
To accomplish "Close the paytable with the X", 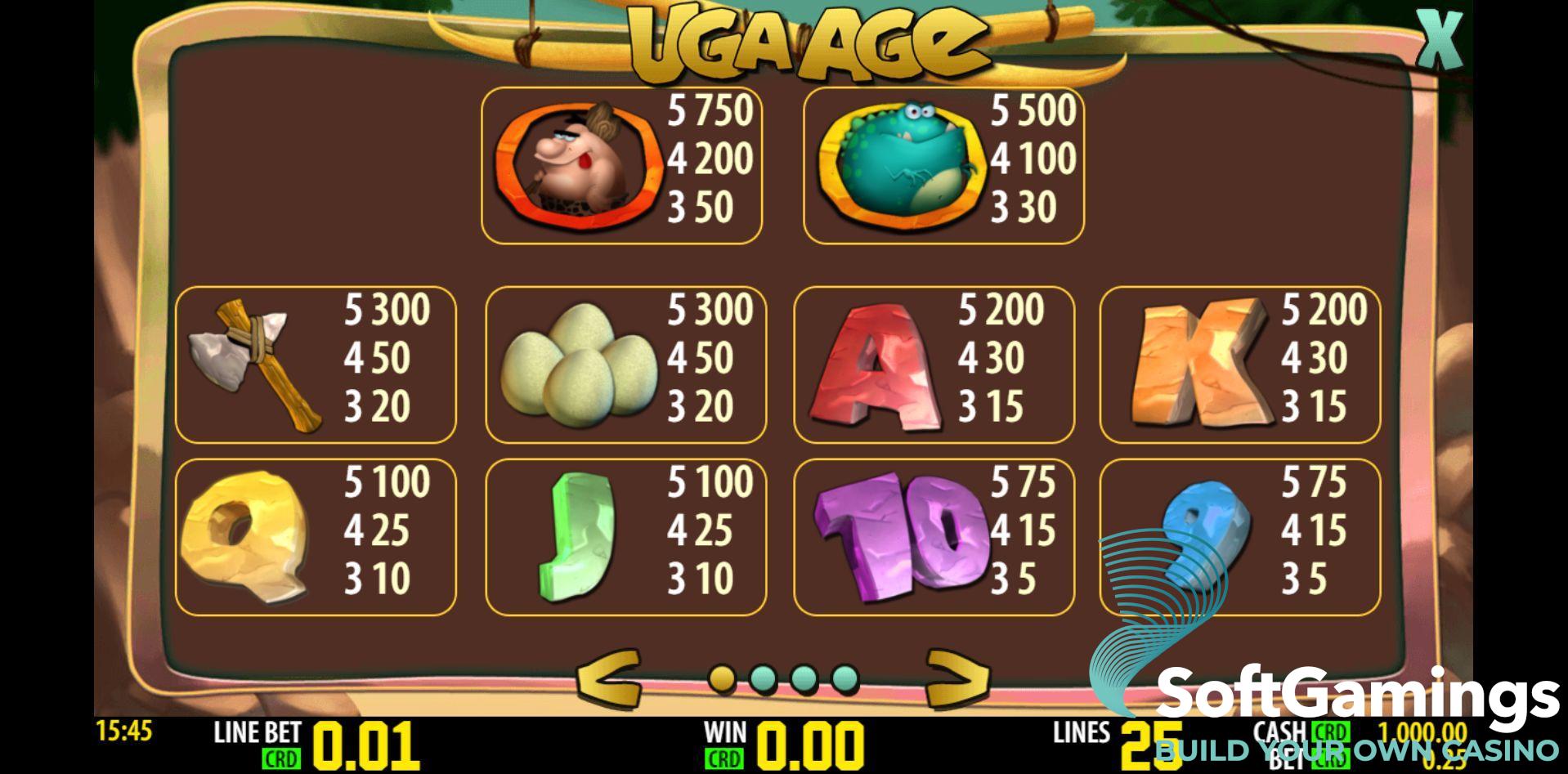I will (x=1438, y=38).
